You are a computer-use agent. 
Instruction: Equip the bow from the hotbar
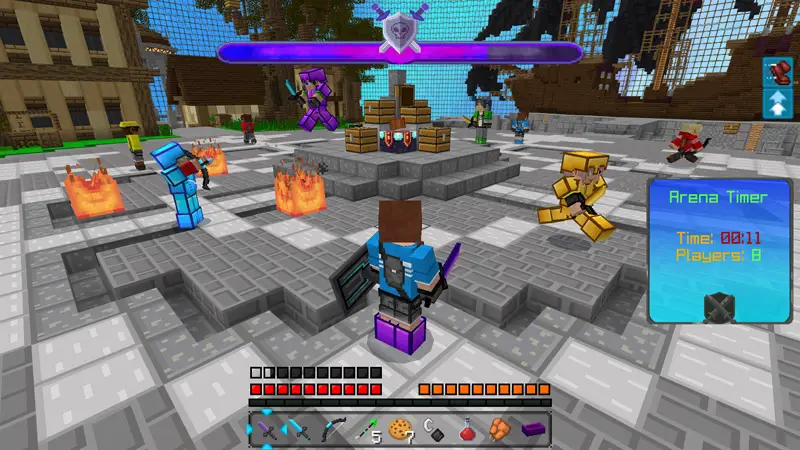coord(334,430)
